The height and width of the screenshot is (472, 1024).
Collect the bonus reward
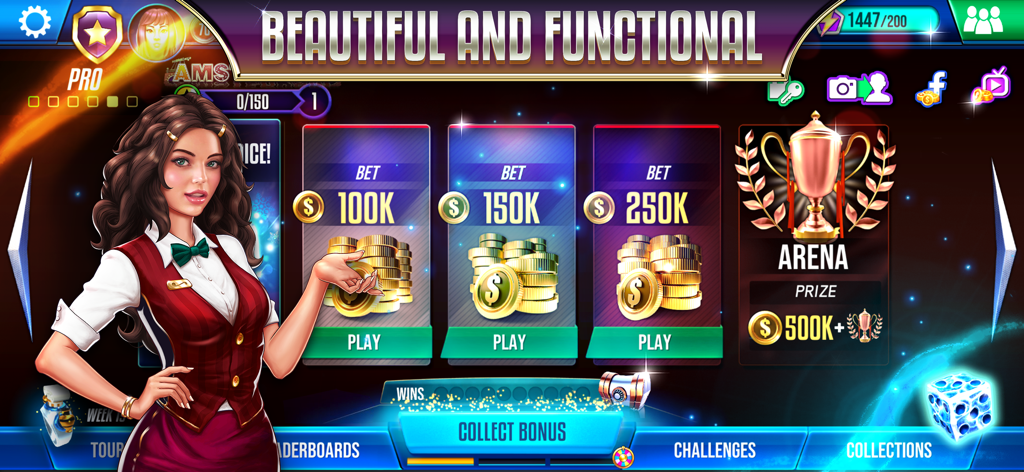point(512,432)
